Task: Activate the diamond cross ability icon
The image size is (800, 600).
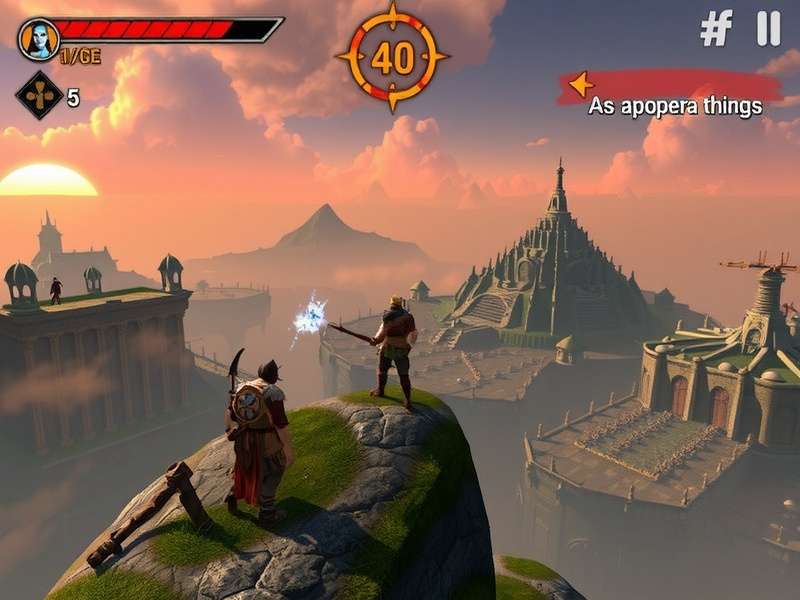Action: [x=40, y=96]
